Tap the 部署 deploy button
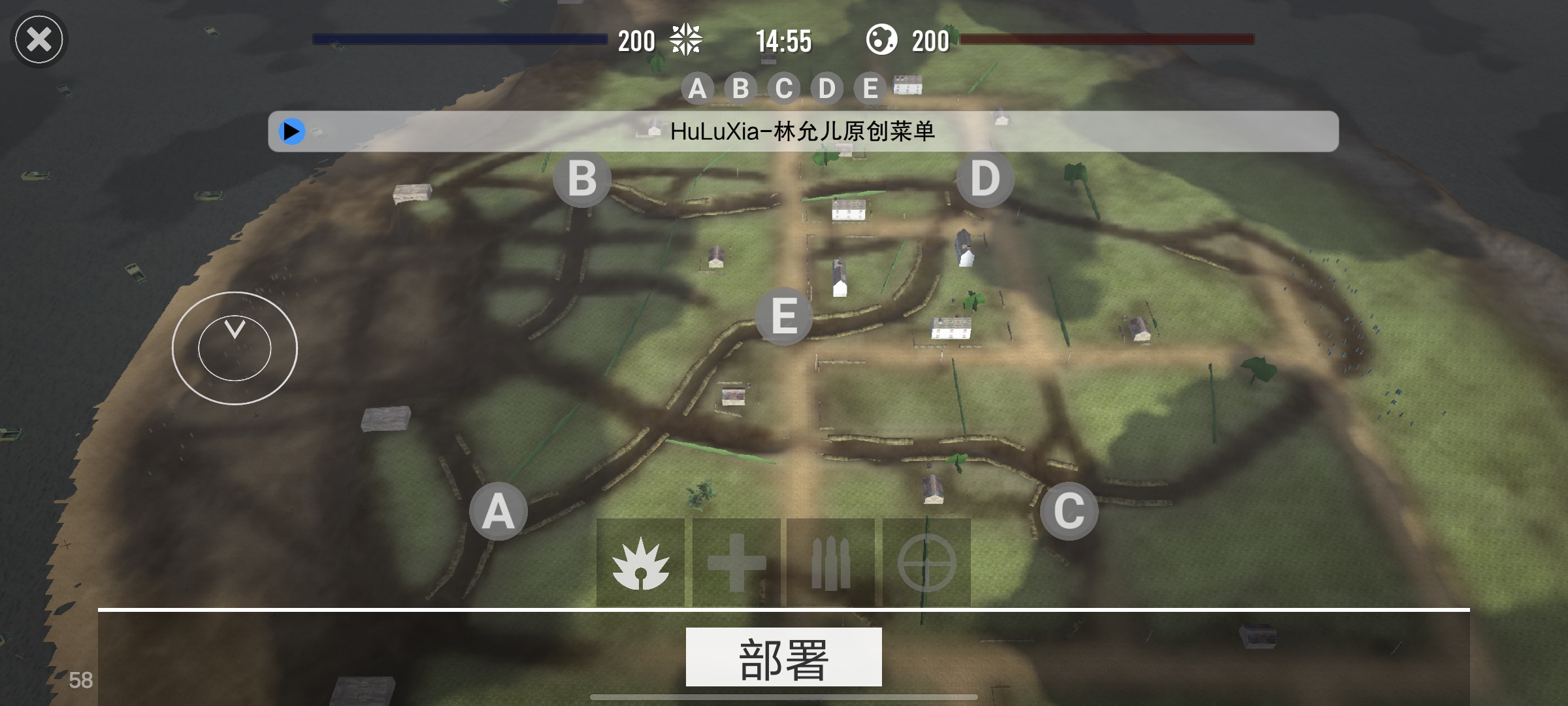The height and width of the screenshot is (706, 1568). pyautogui.click(x=783, y=657)
